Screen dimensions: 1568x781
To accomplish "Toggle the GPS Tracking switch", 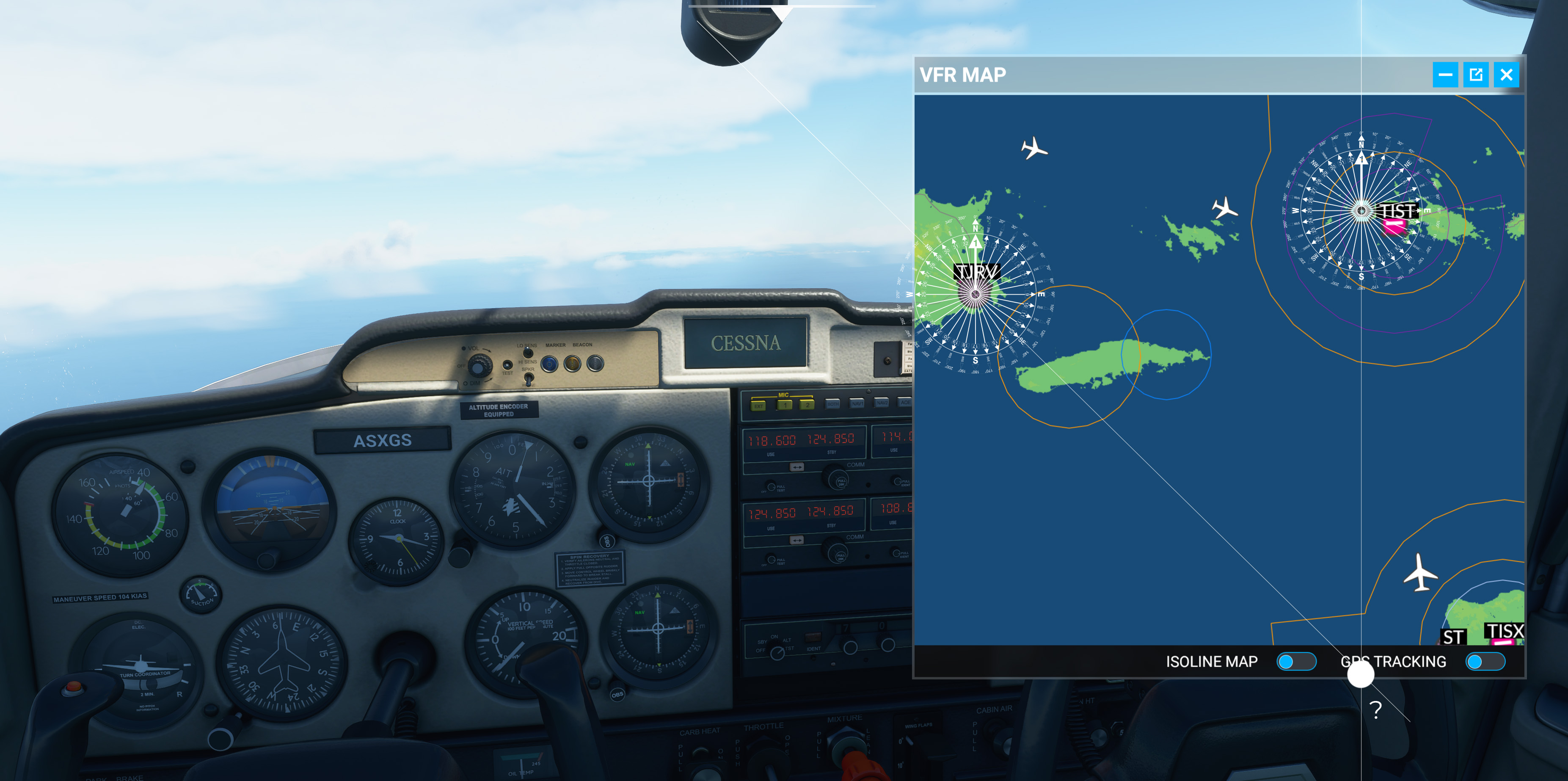I will (1485, 662).
